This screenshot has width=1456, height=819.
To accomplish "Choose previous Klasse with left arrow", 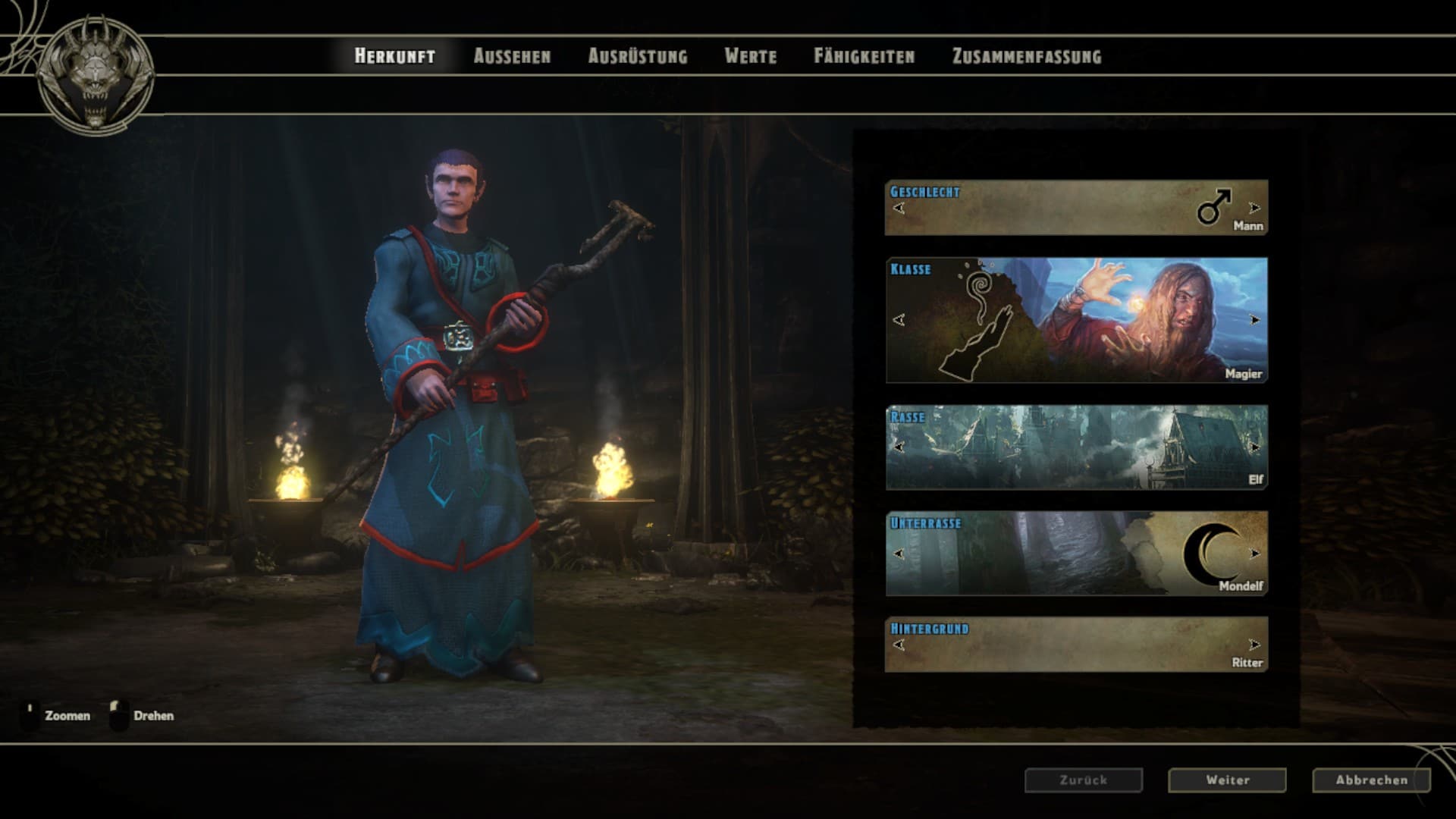I will click(899, 320).
